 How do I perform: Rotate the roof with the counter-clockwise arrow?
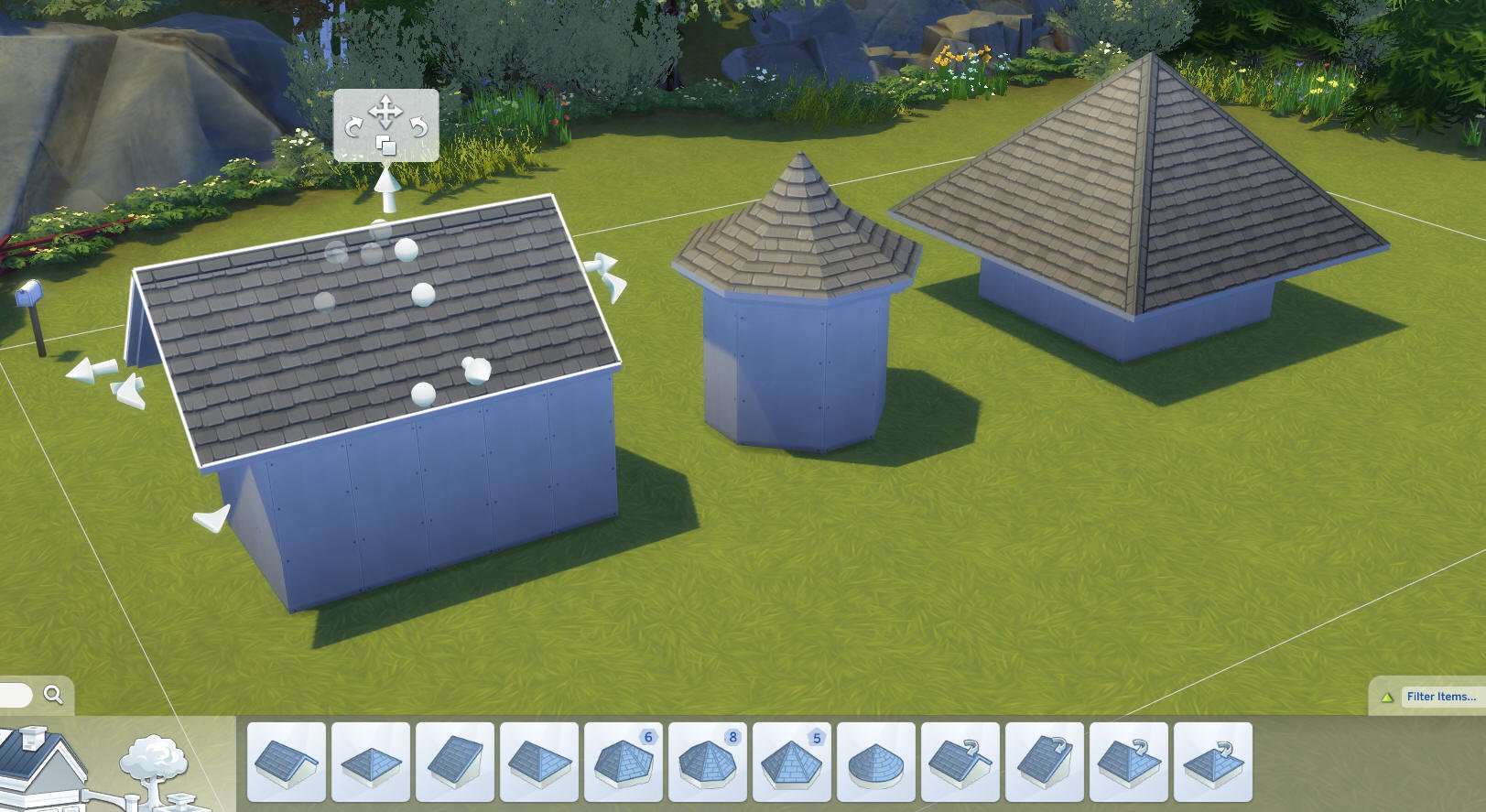click(x=418, y=127)
